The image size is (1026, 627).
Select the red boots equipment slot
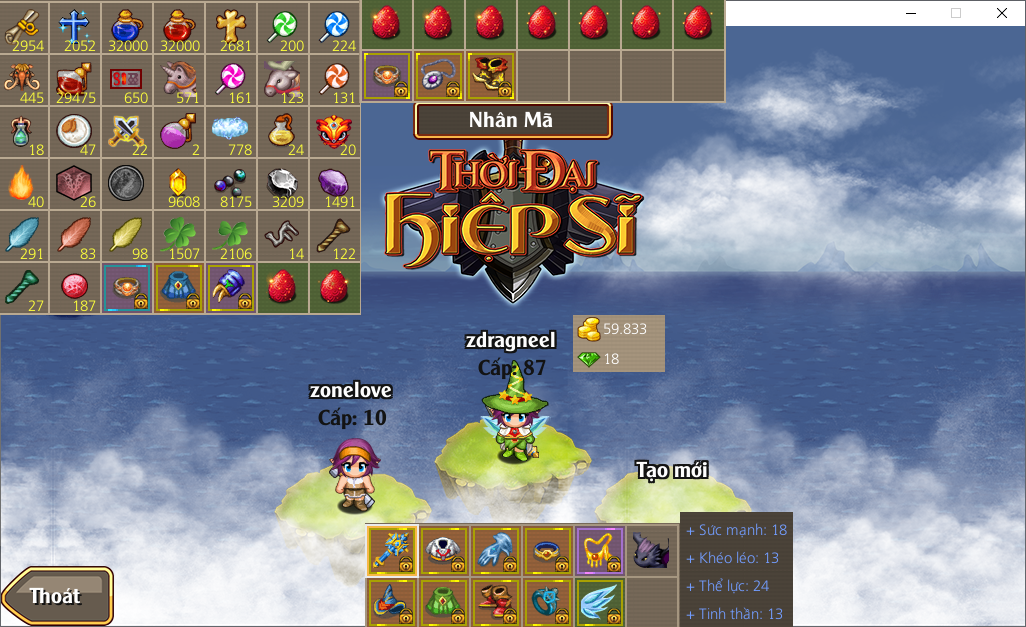point(496,602)
